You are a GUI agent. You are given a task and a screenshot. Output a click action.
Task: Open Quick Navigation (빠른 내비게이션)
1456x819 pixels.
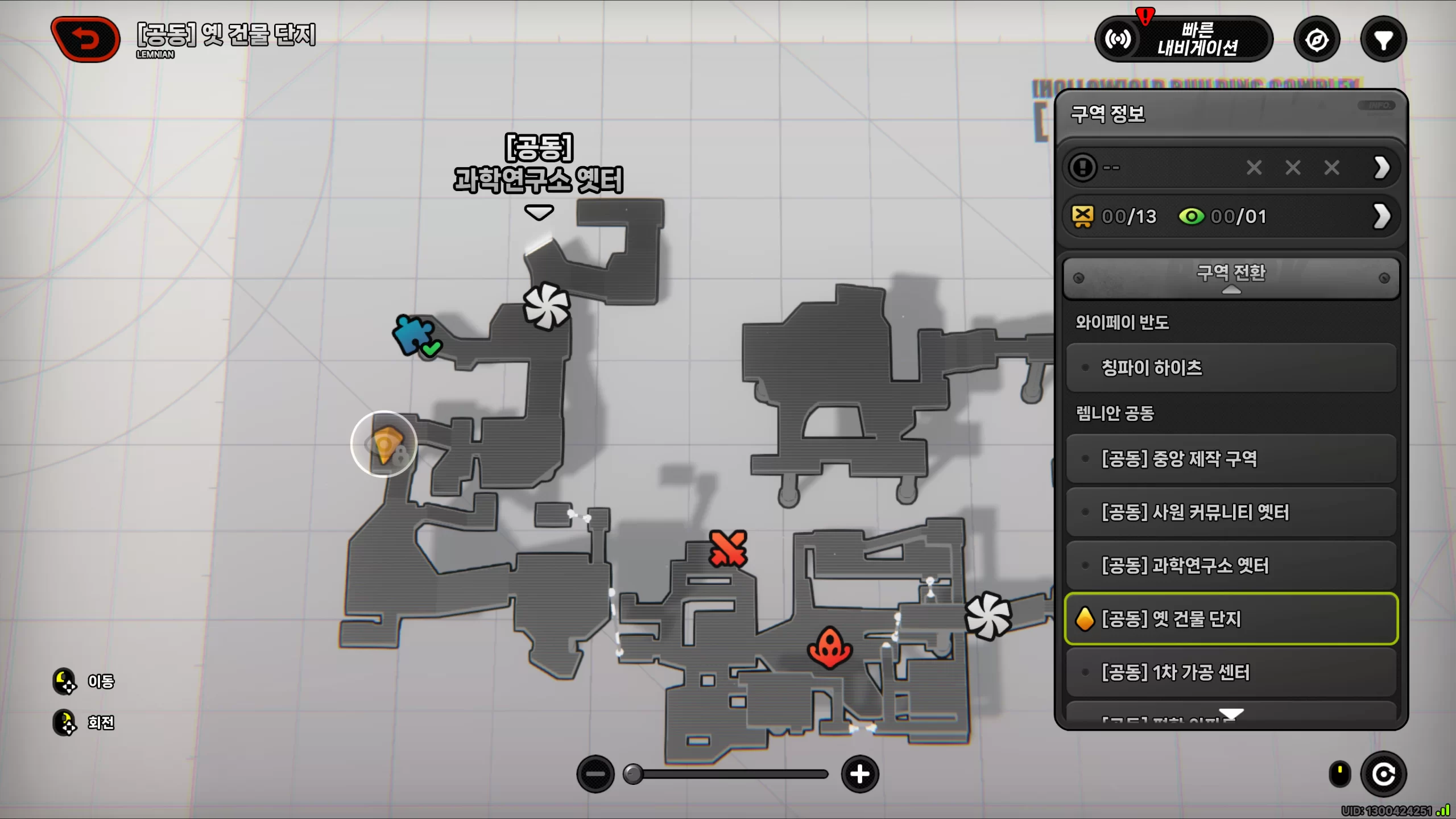[1184, 39]
